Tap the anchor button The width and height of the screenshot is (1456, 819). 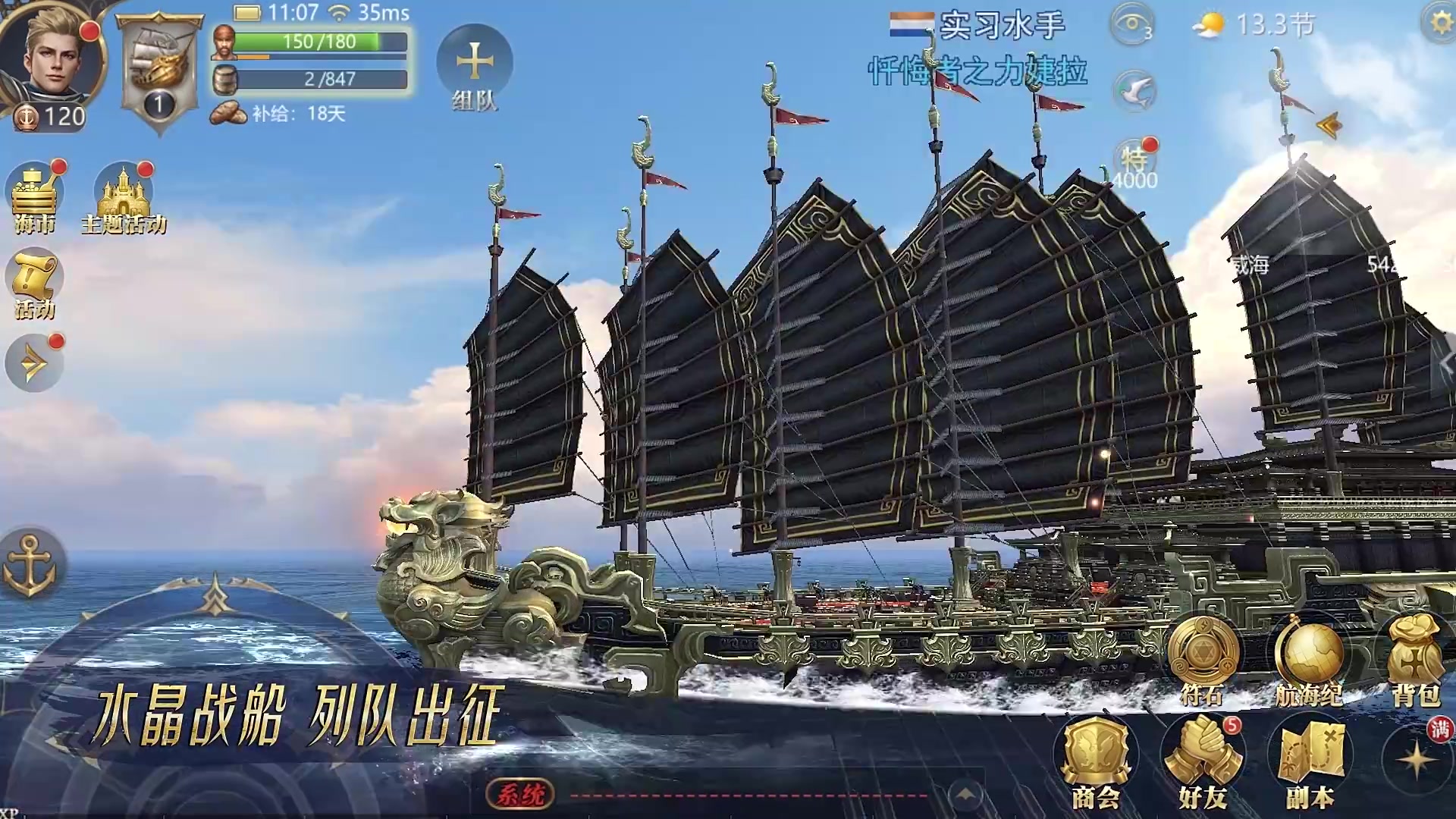30,565
